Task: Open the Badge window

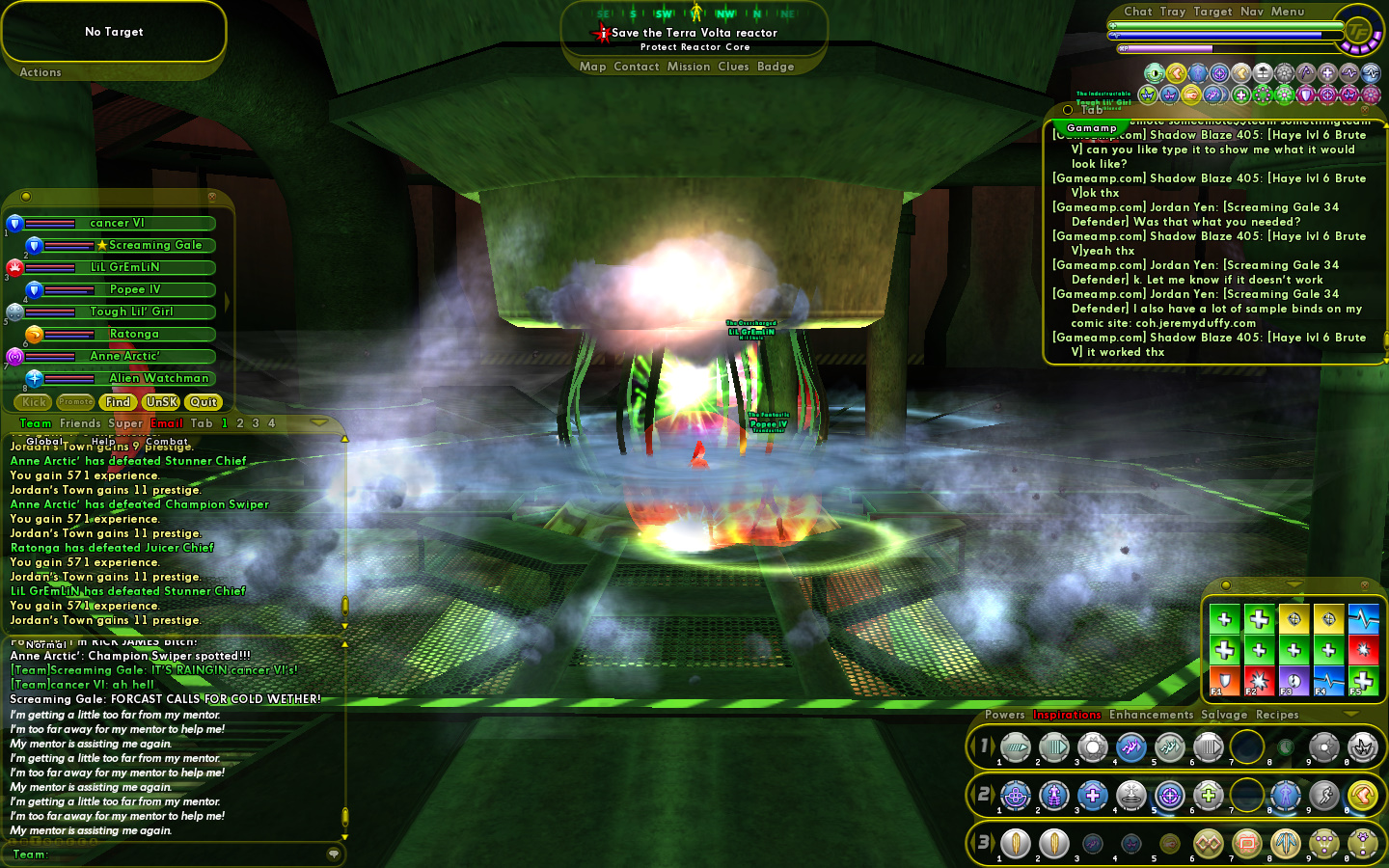Action: (x=776, y=67)
